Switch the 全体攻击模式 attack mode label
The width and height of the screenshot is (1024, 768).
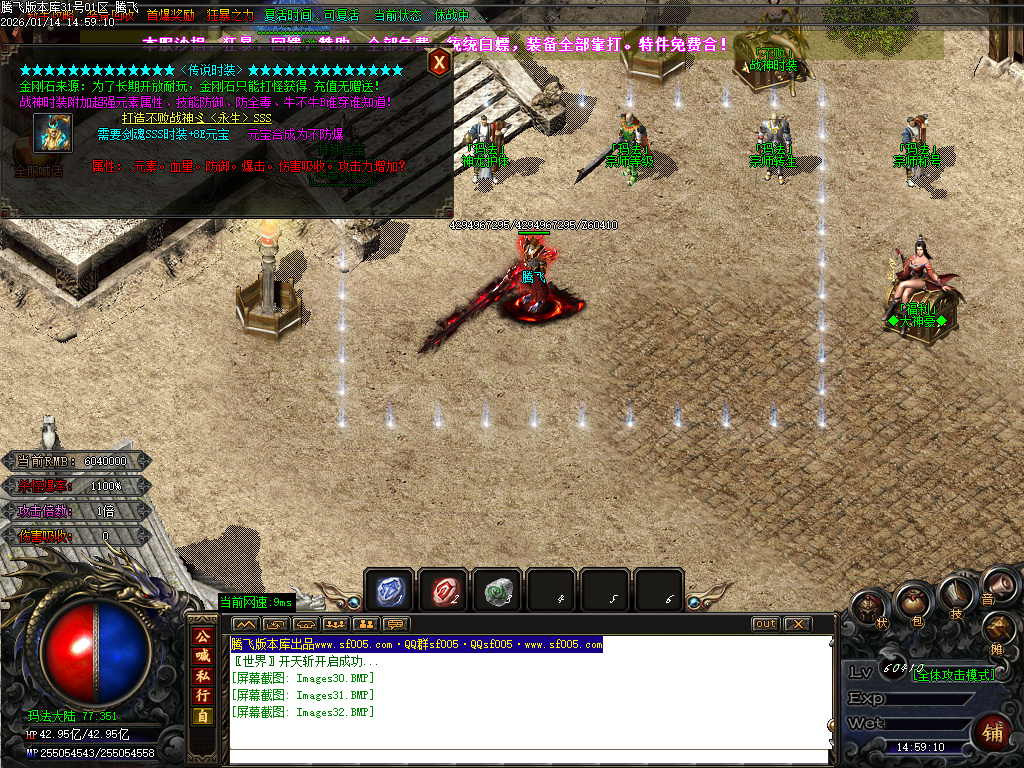click(955, 675)
